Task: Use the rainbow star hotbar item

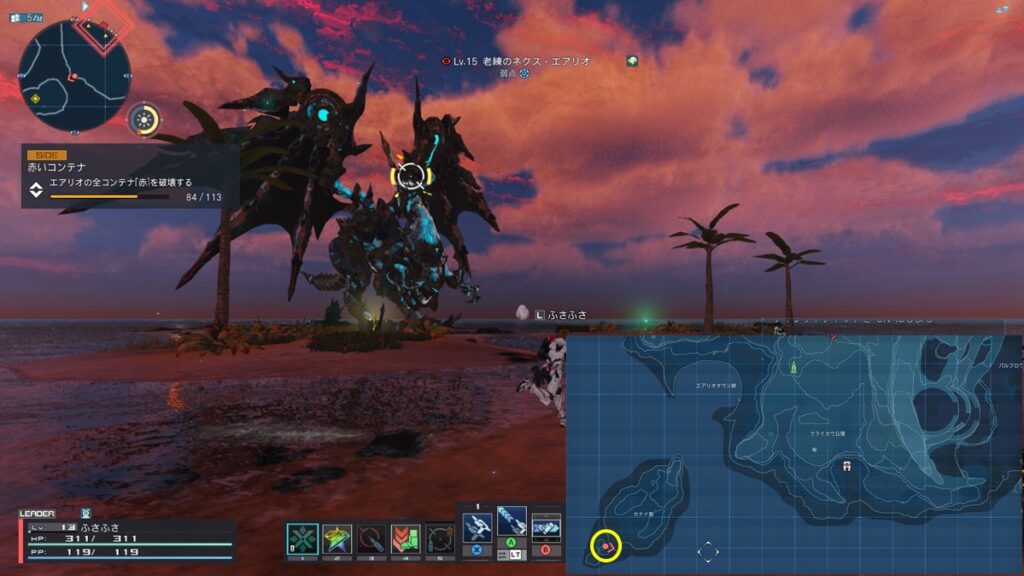Action: (x=337, y=539)
